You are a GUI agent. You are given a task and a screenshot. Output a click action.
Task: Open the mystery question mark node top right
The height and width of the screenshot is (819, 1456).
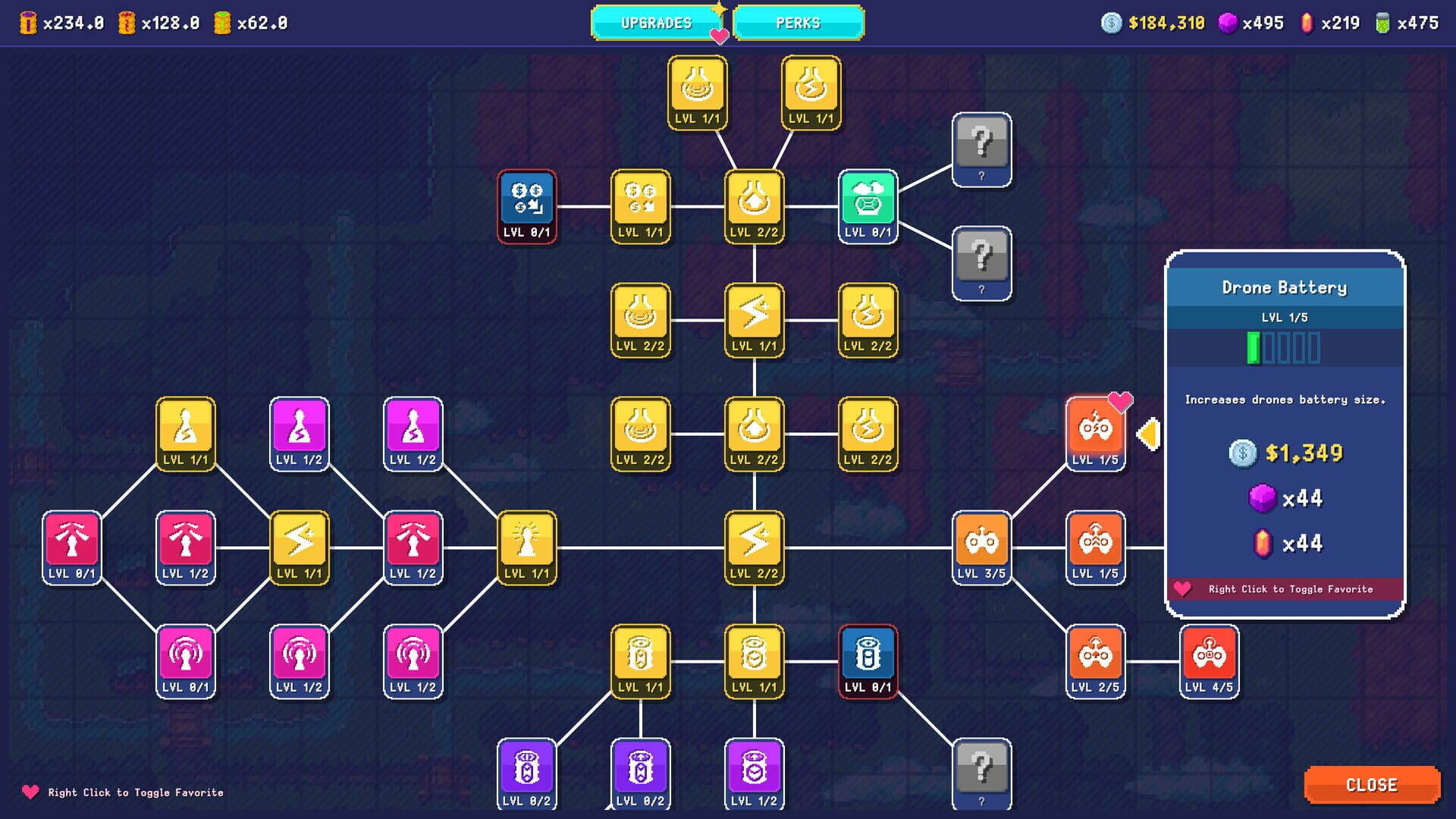point(982,149)
